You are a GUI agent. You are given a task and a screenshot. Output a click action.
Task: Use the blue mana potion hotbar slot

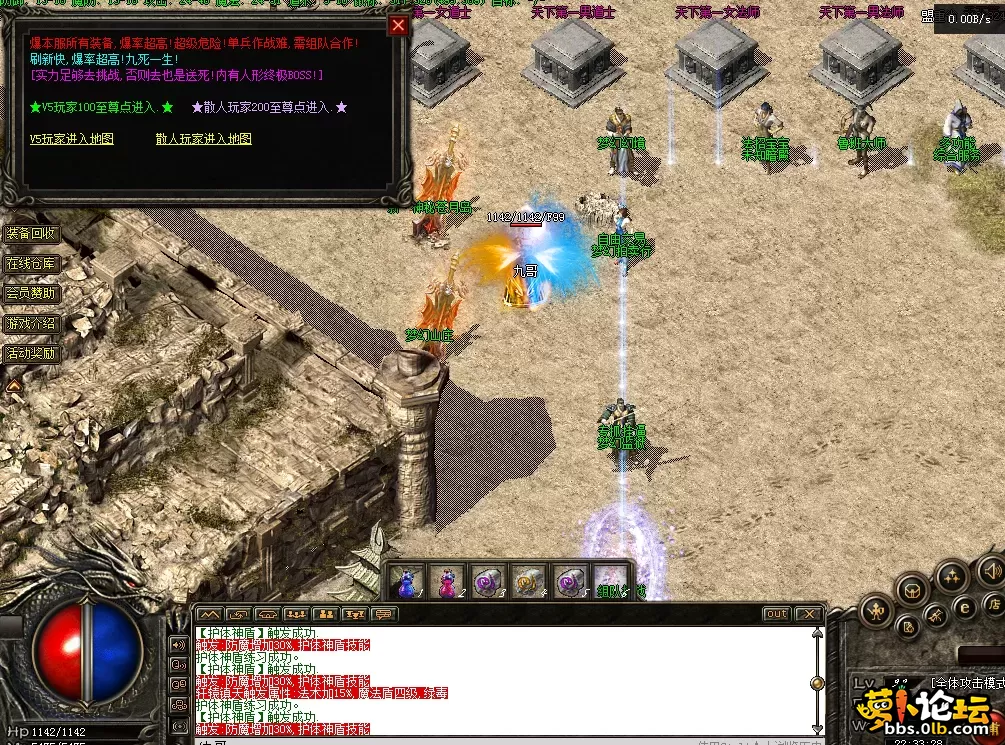point(406,580)
